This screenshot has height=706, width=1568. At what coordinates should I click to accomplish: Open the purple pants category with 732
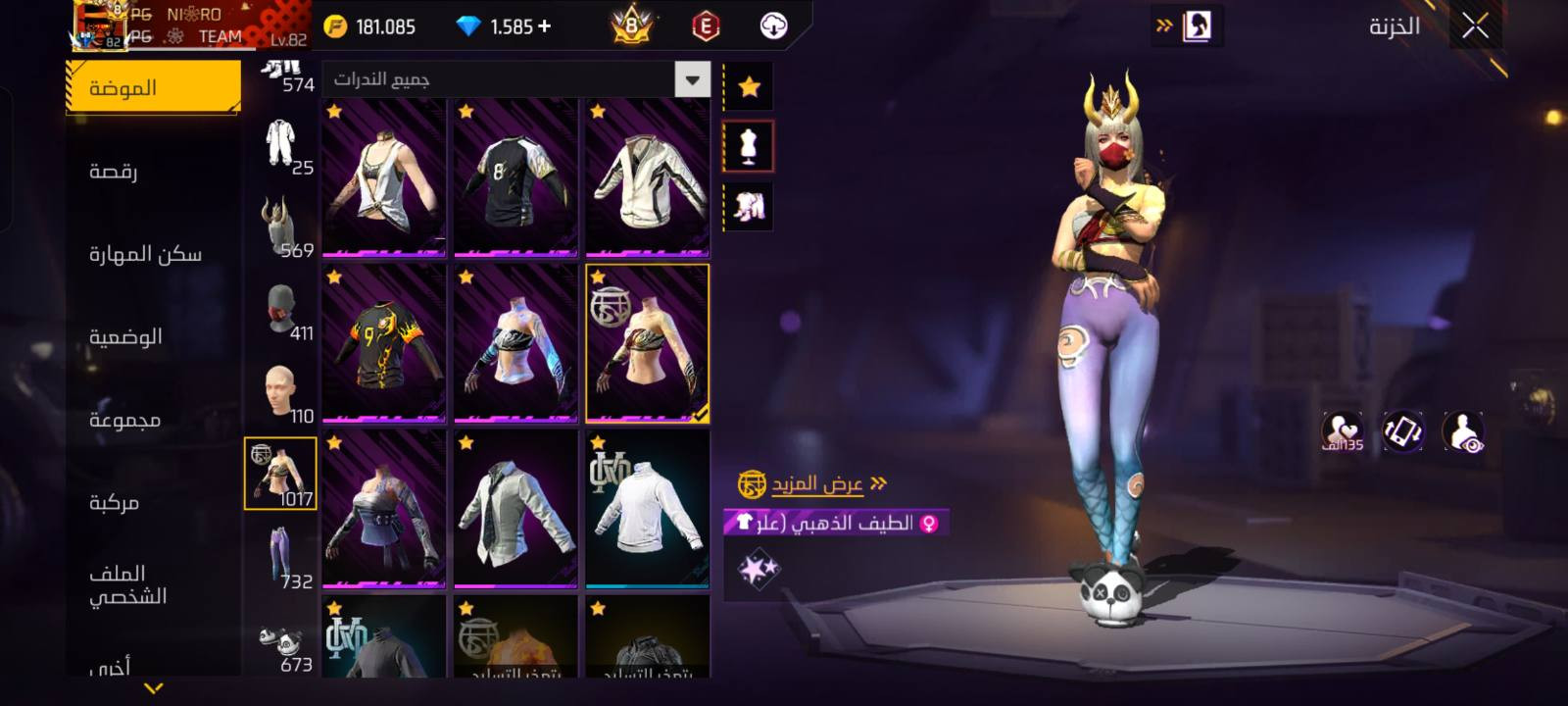point(281,557)
